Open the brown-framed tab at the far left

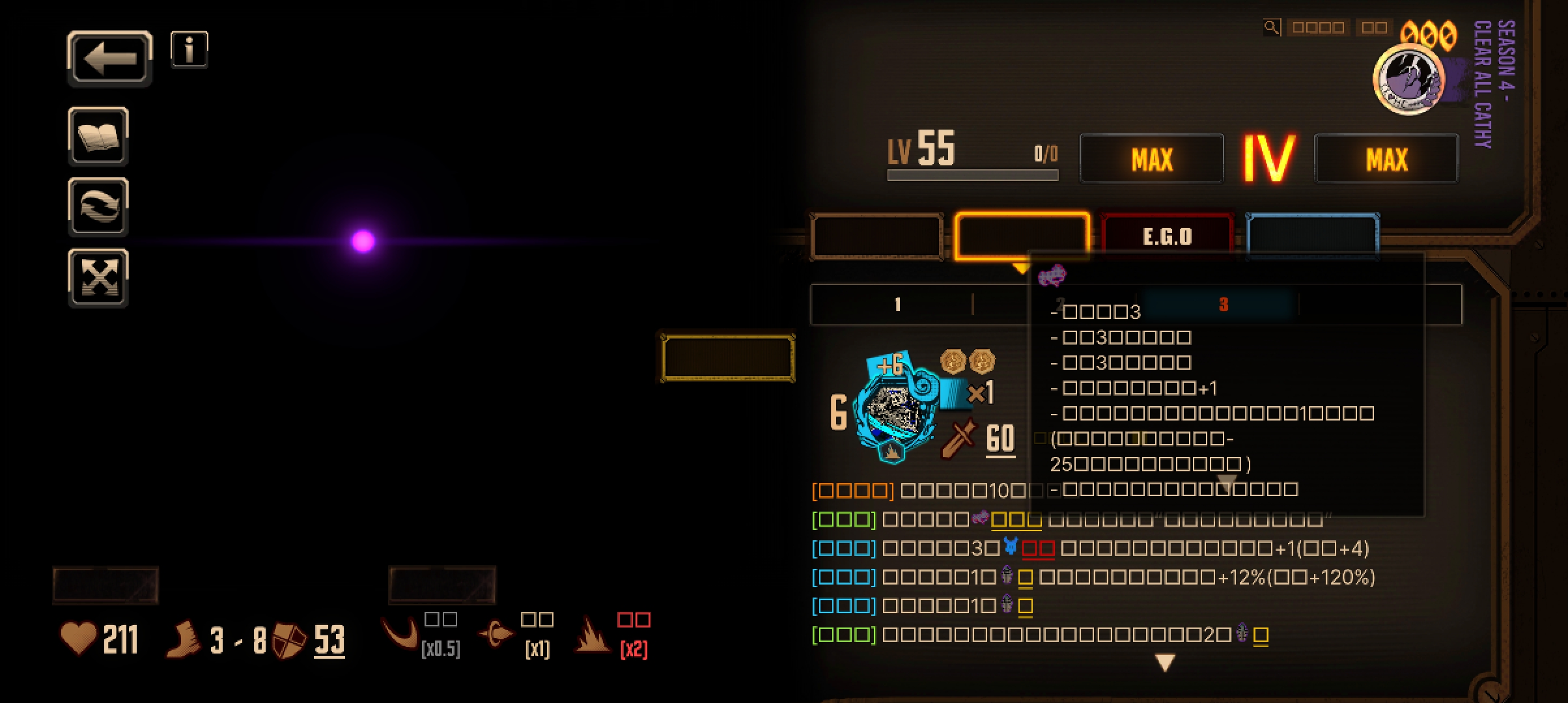coord(876,236)
